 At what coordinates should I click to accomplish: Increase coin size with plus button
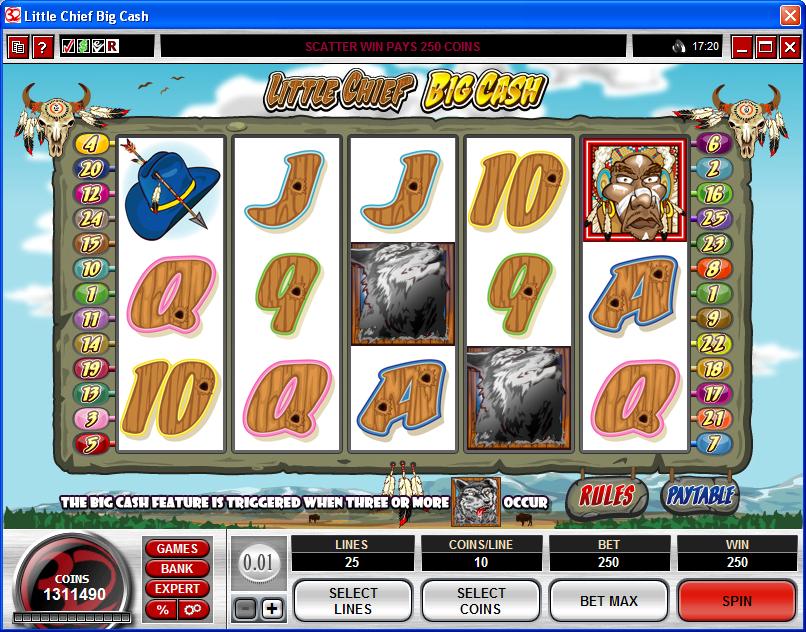pyautogui.click(x=272, y=608)
